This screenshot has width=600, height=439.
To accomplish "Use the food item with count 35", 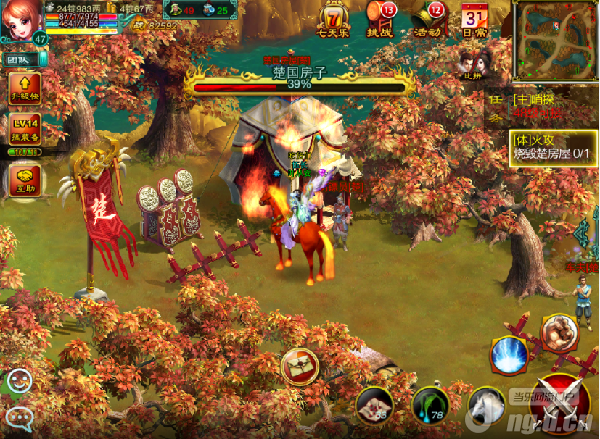I will [375, 406].
